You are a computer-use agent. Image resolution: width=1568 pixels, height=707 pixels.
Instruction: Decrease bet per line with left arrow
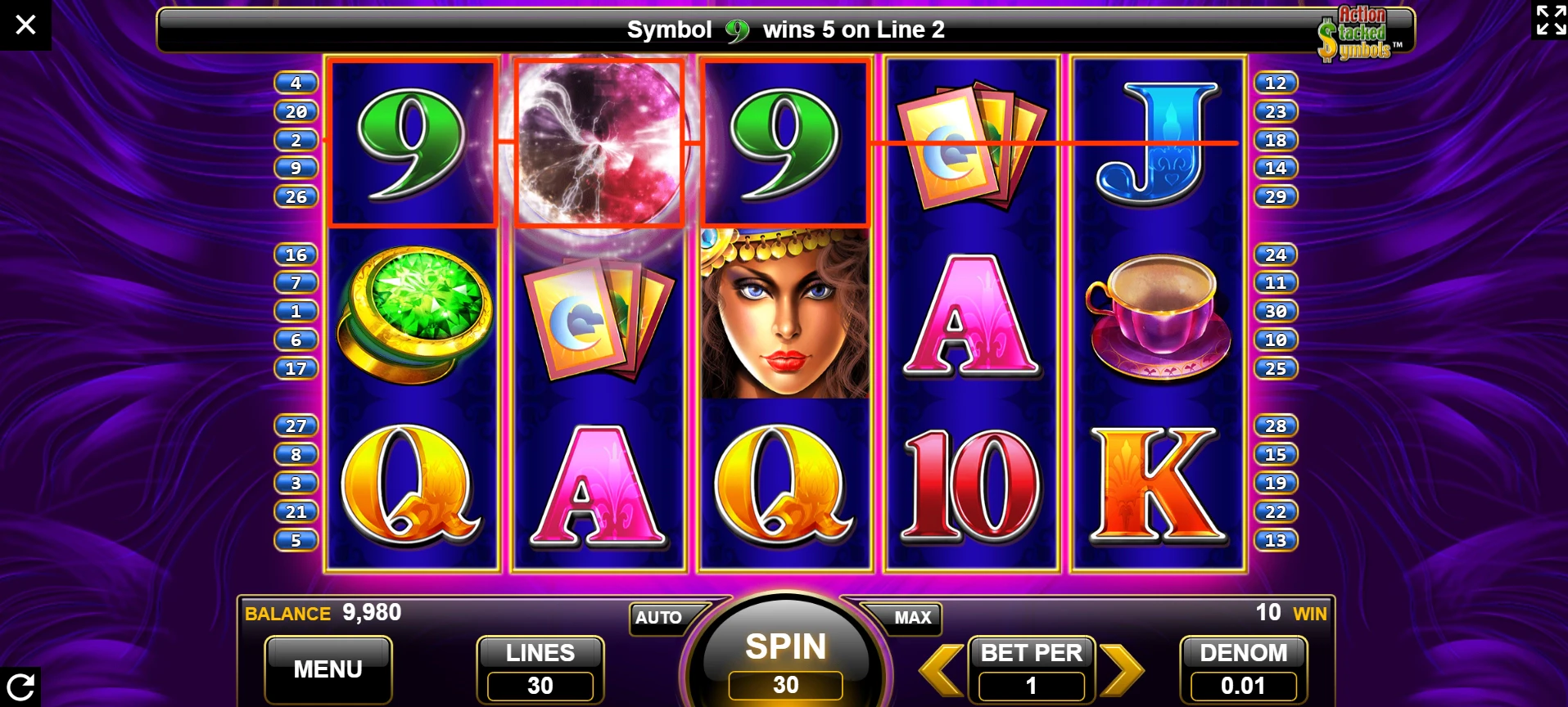coord(941,670)
